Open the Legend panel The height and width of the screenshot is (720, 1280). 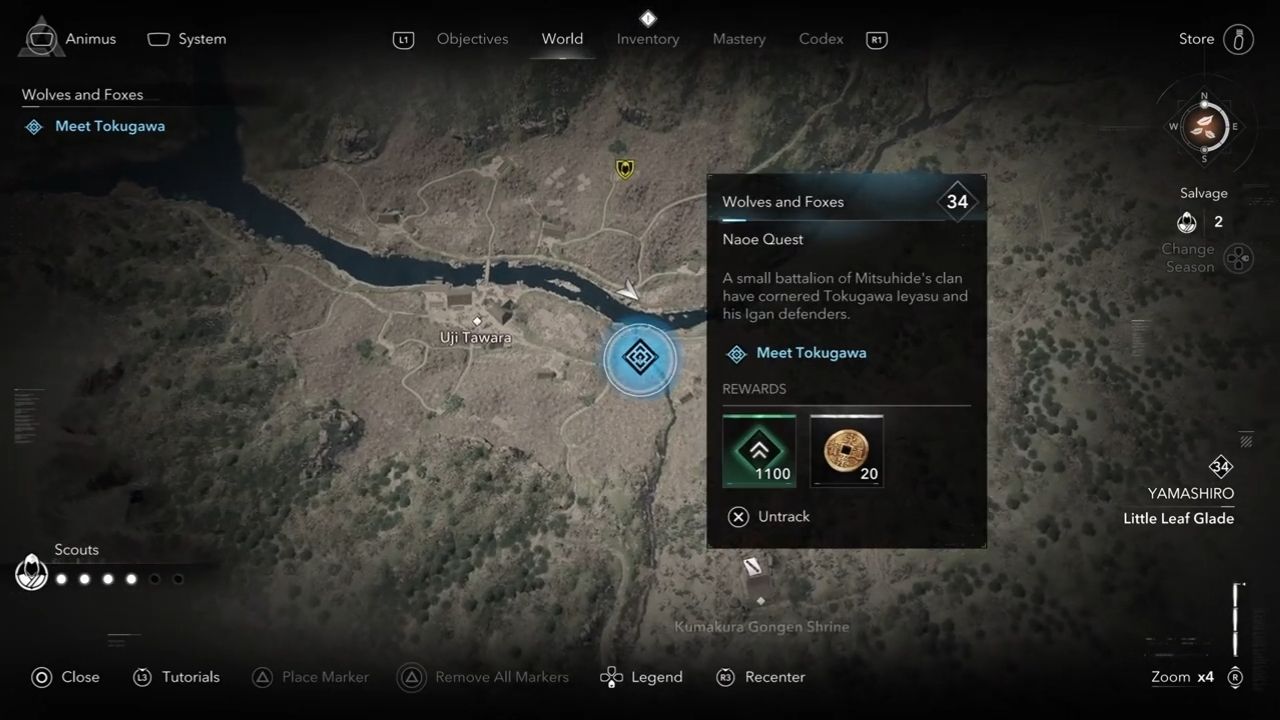641,677
